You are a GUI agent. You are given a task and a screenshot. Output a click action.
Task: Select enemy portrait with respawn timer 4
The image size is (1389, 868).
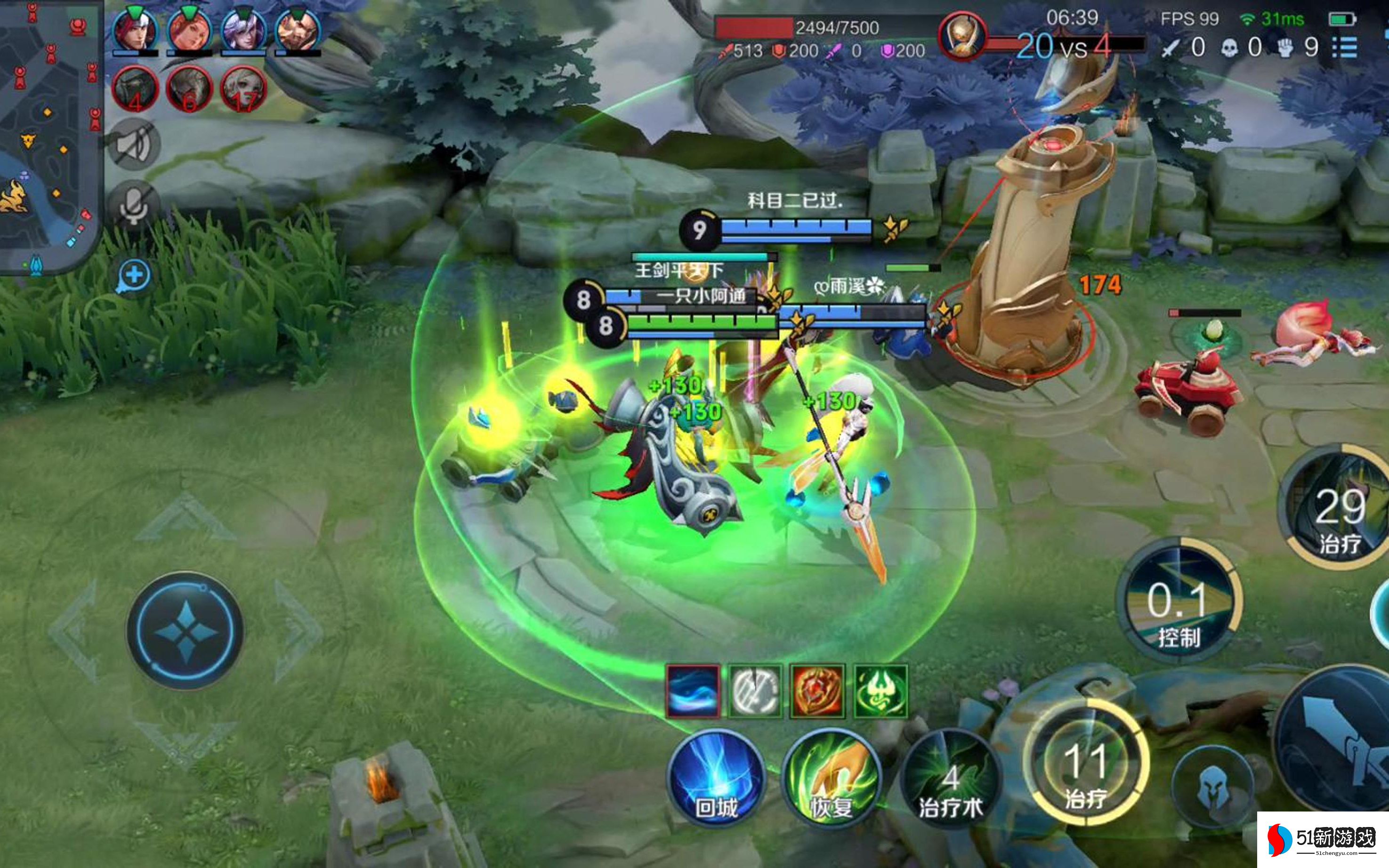136,90
